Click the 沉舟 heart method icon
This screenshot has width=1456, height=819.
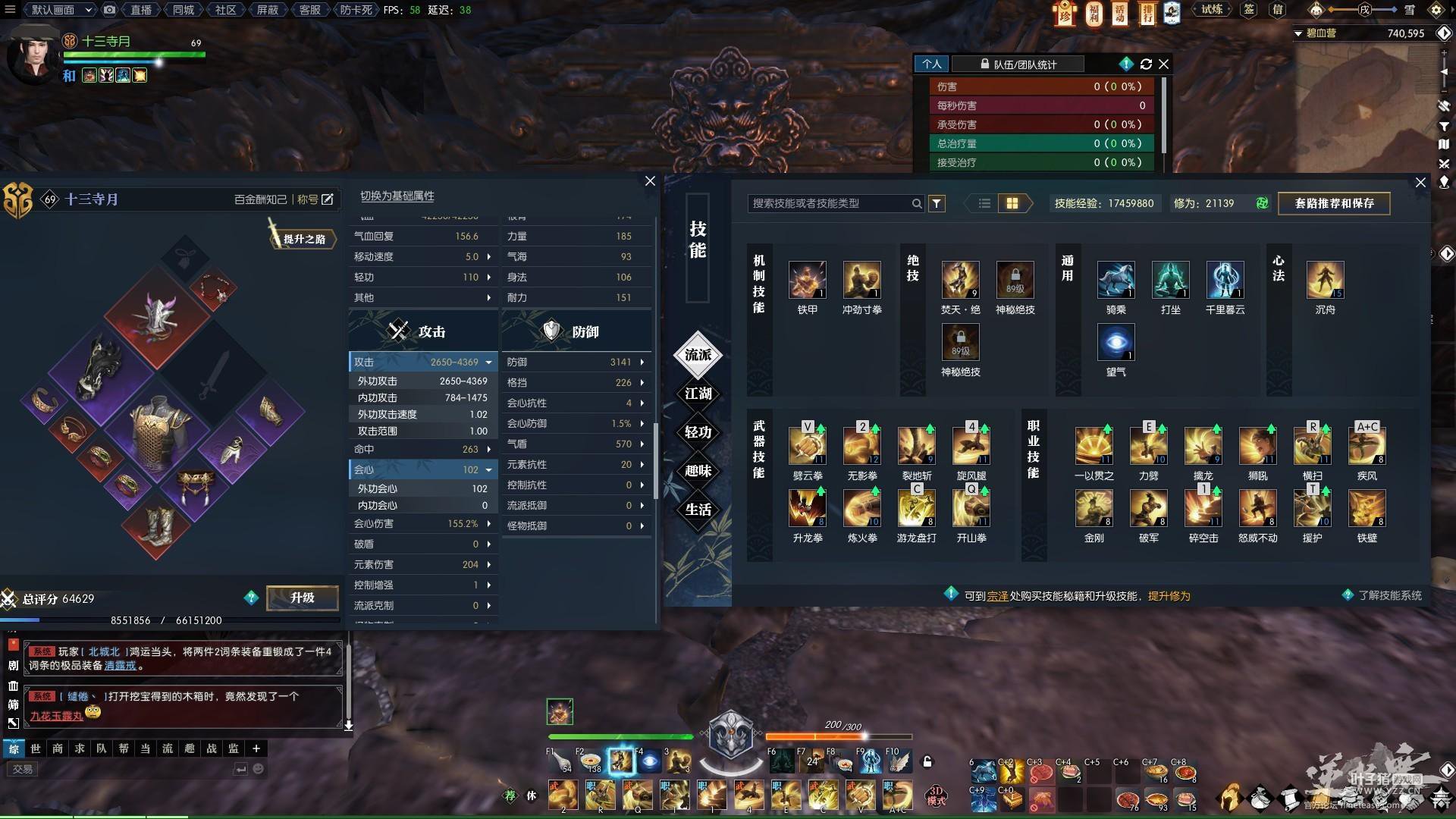pyautogui.click(x=1325, y=280)
